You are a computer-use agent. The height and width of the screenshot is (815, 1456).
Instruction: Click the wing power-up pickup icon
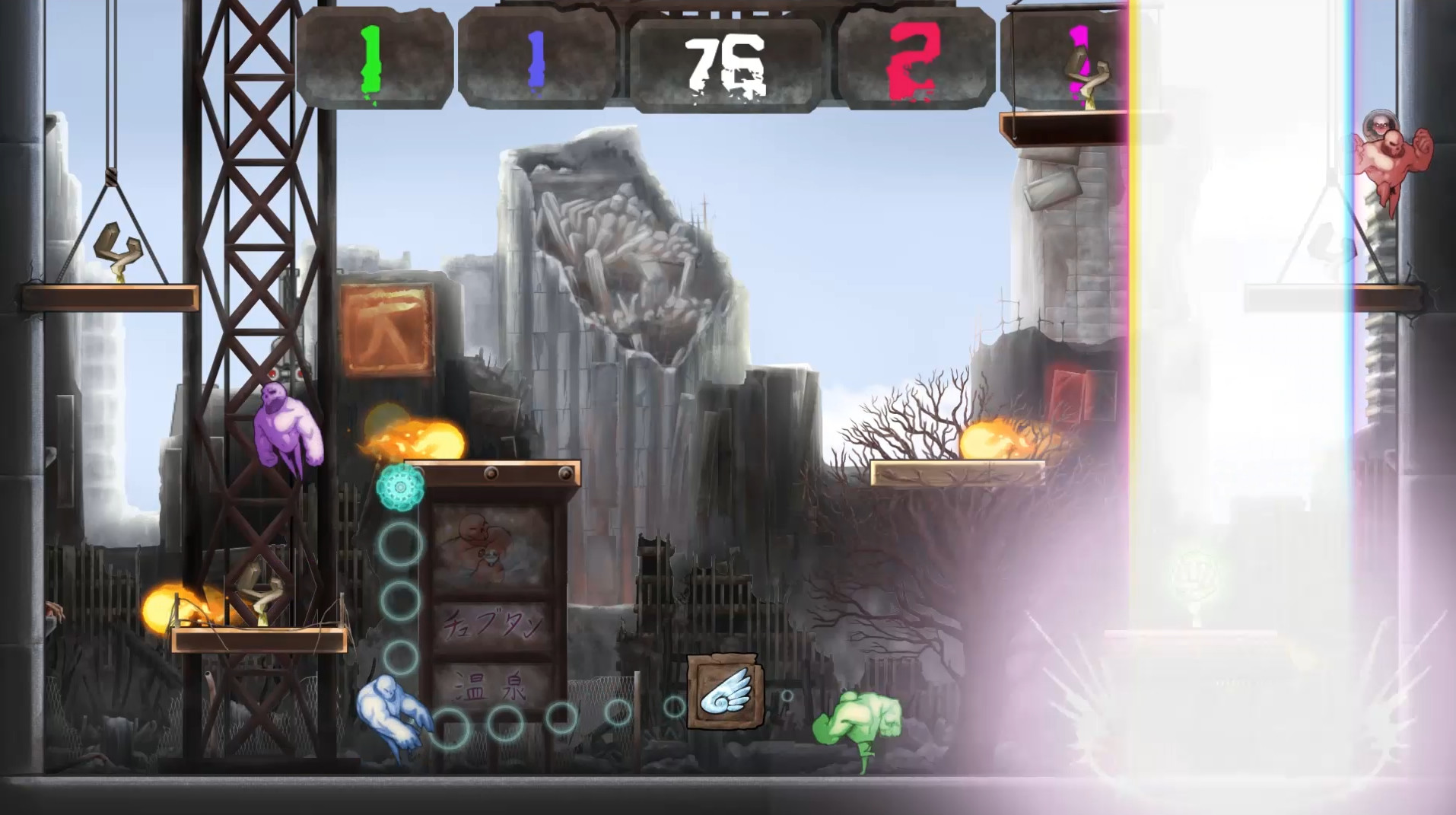[x=725, y=689]
